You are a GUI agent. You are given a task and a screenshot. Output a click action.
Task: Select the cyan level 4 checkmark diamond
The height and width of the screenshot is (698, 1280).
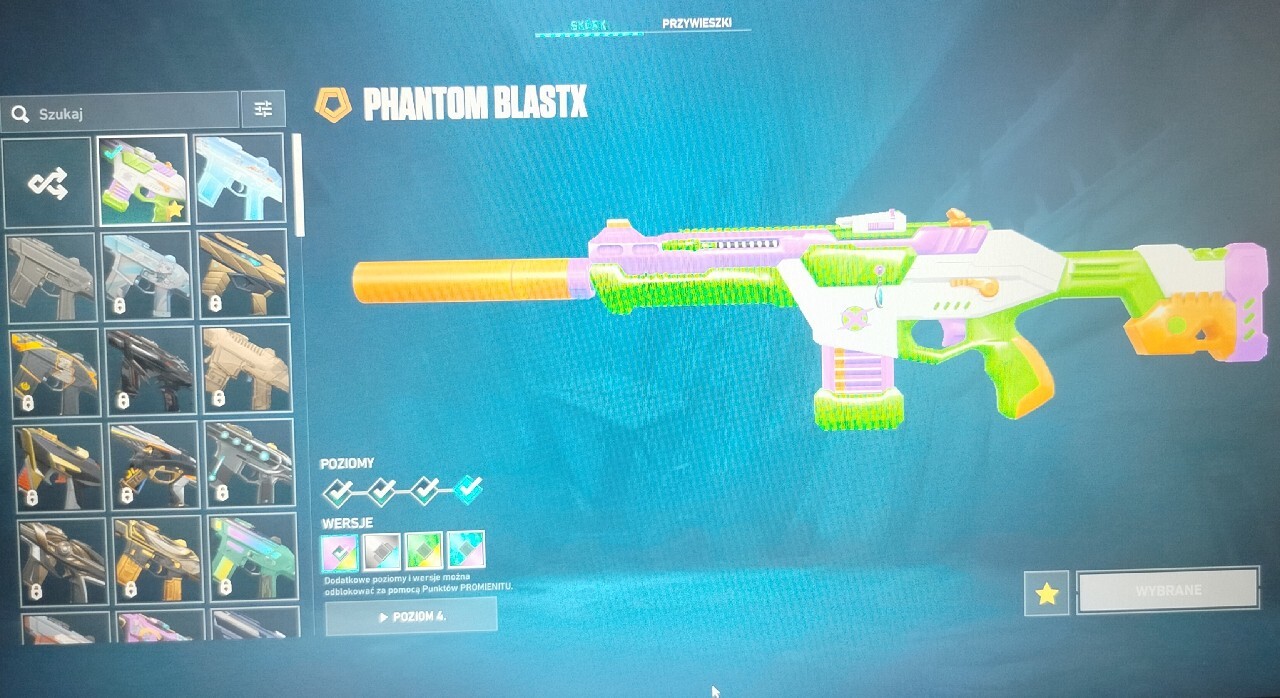[x=468, y=490]
